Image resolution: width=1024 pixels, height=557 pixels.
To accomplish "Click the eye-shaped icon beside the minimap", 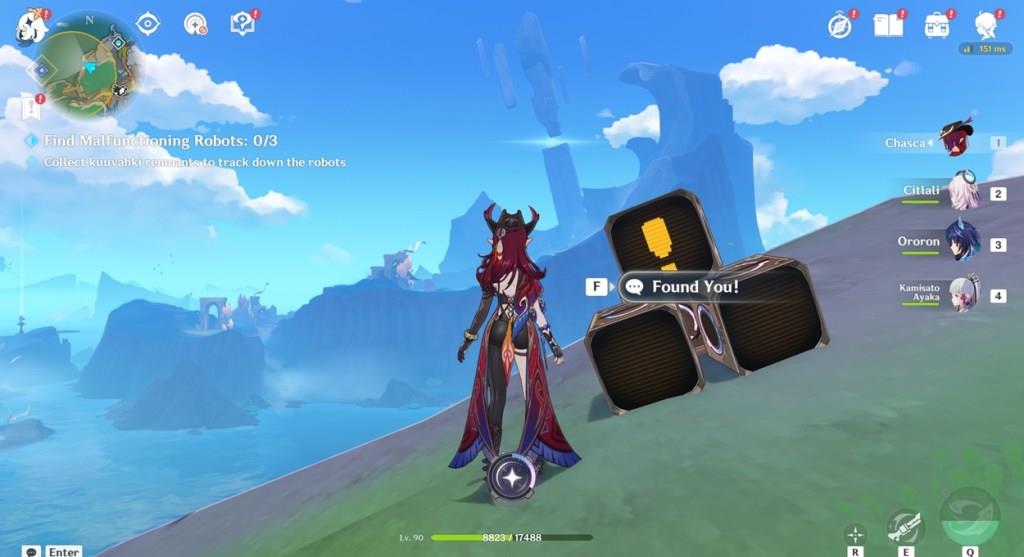I will point(148,24).
